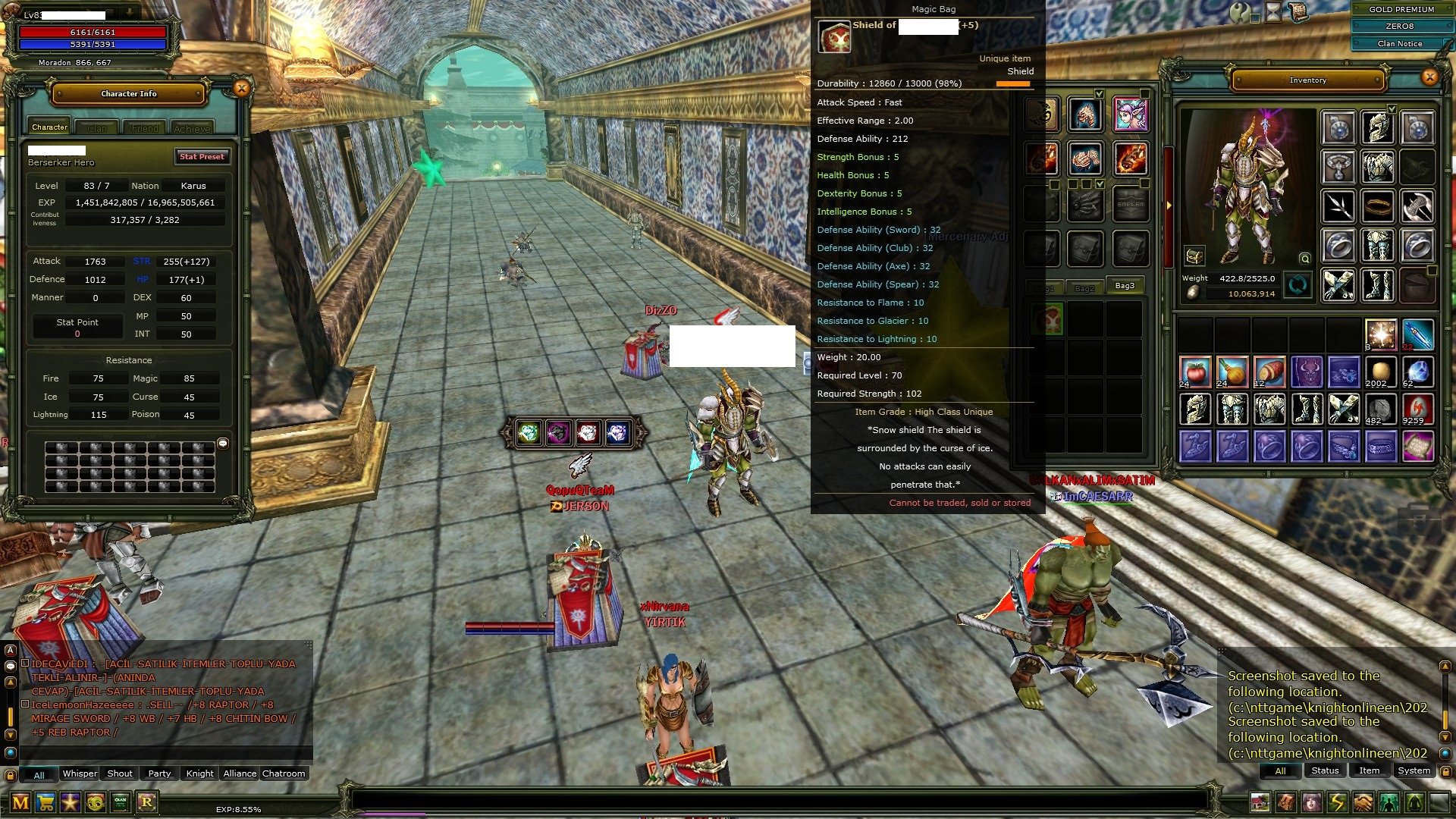The height and width of the screenshot is (819, 1456).
Task: Open the shopping cart store icon
Action: tap(45, 802)
